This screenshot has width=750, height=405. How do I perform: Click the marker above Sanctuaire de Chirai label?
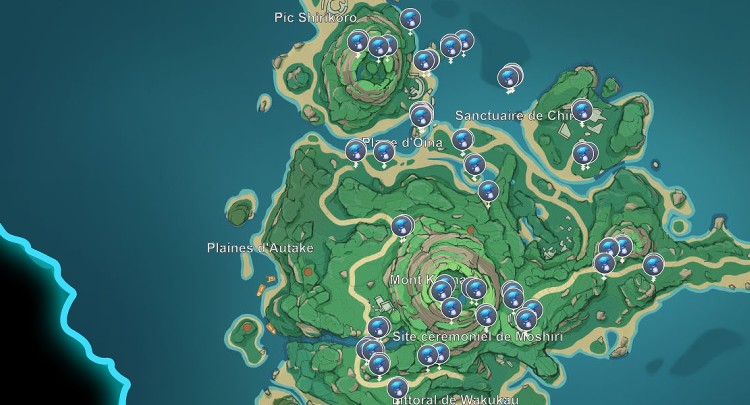pyautogui.click(x=582, y=110)
